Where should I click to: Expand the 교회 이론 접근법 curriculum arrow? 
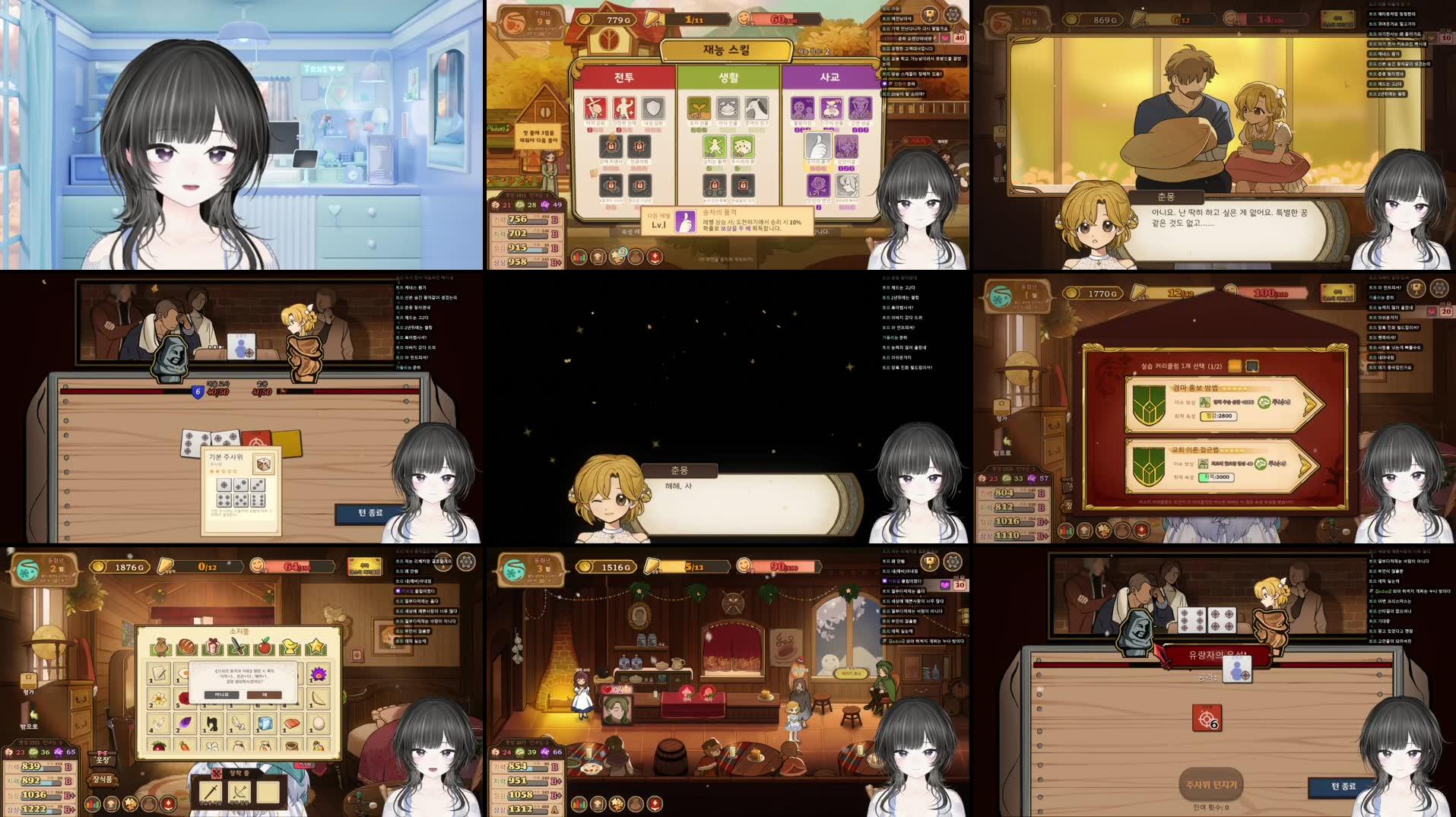[x=1305, y=464]
